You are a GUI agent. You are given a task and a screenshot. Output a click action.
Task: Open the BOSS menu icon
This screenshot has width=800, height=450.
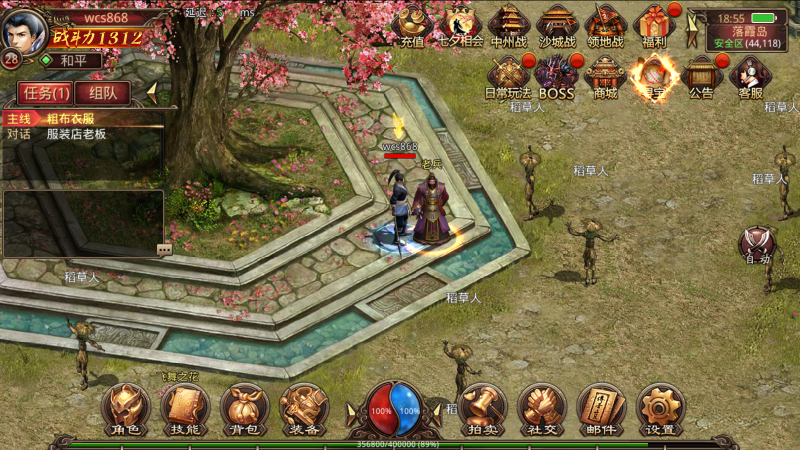point(557,76)
